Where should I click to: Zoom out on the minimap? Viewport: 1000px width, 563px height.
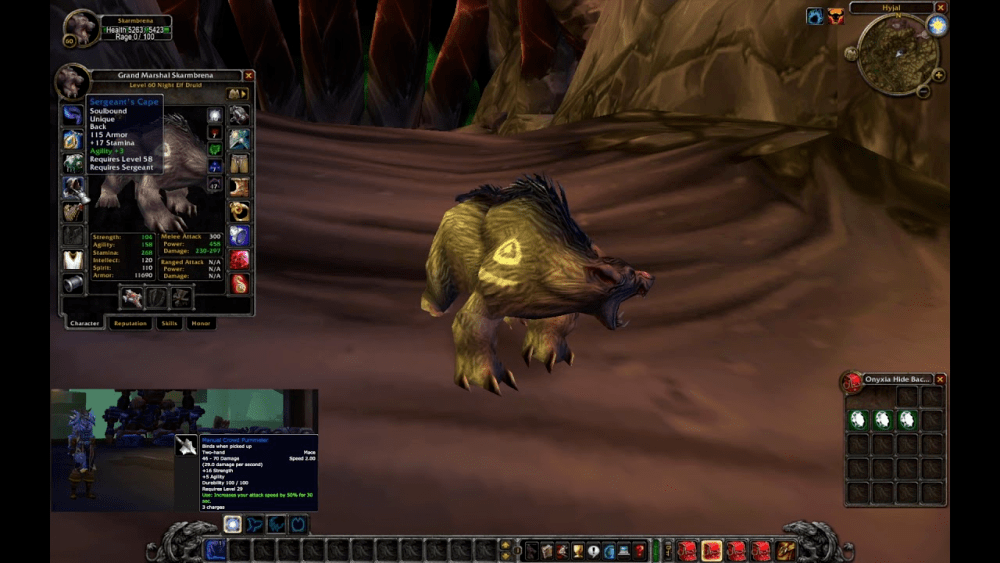pyautogui.click(x=923, y=92)
